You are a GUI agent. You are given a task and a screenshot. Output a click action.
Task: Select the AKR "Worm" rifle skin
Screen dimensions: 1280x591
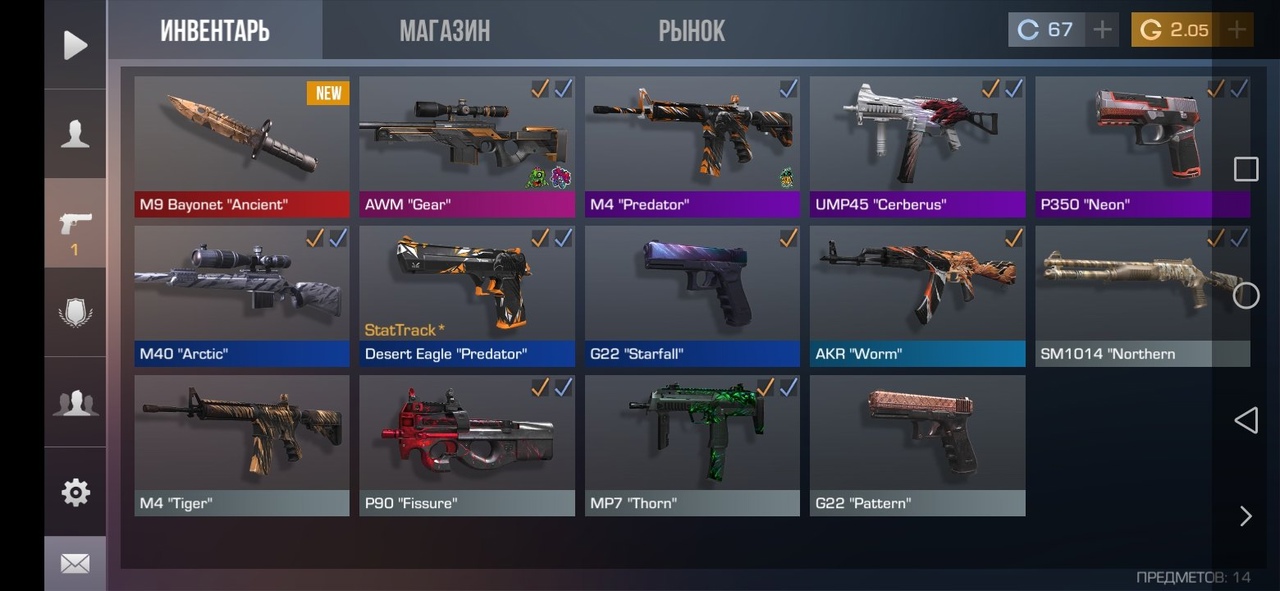[x=917, y=296]
